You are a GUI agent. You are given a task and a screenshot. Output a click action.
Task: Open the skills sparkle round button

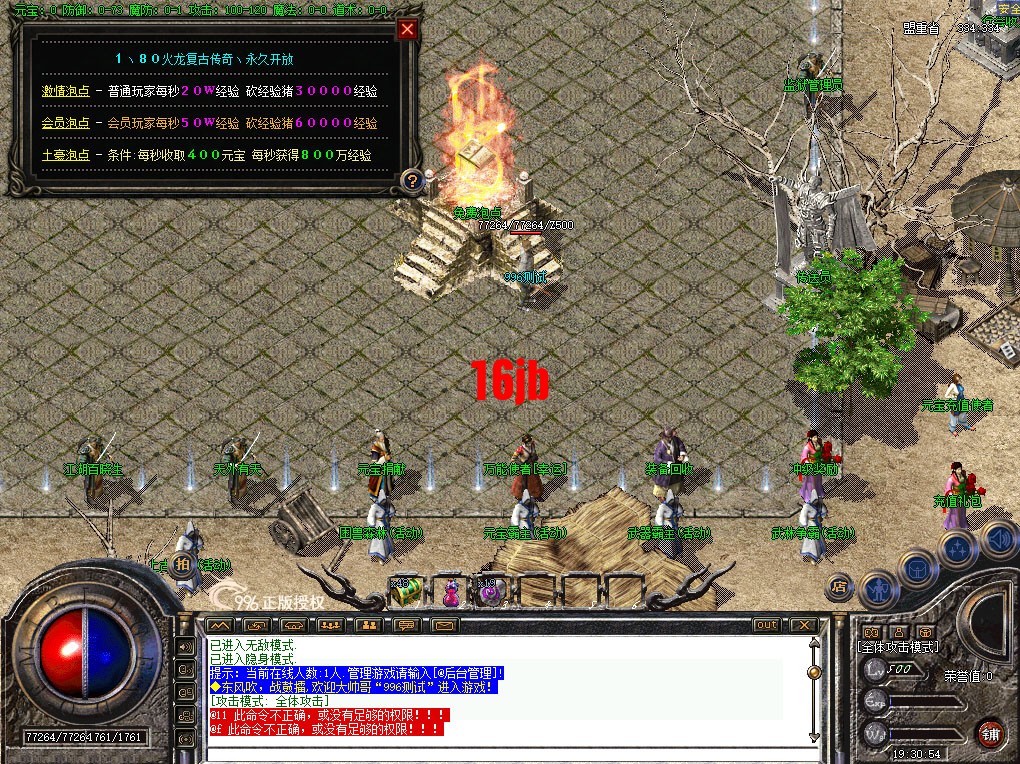(x=956, y=547)
